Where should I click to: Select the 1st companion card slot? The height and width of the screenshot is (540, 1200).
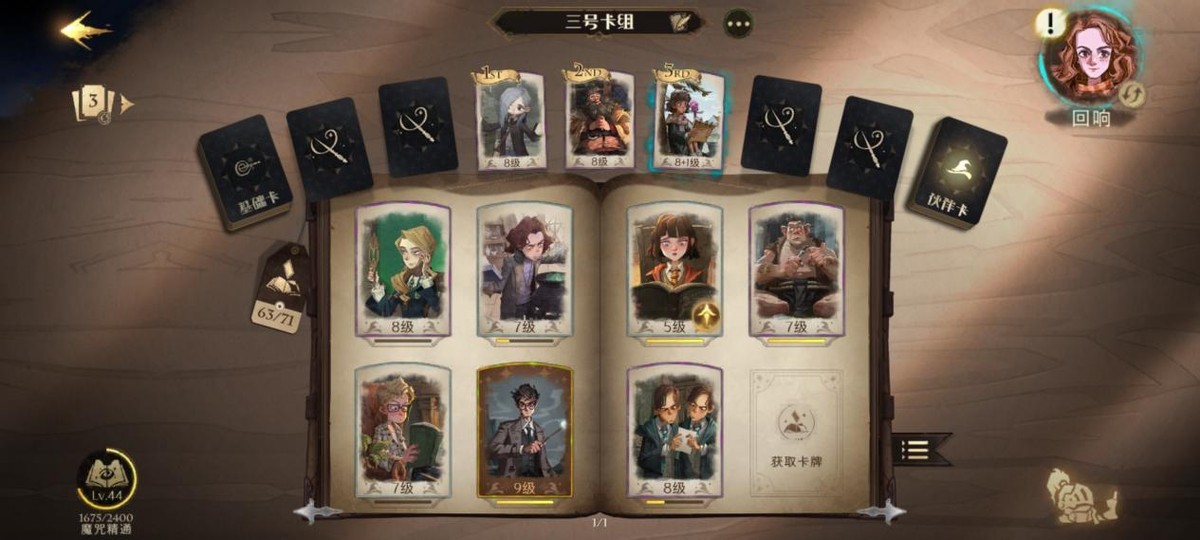point(510,120)
